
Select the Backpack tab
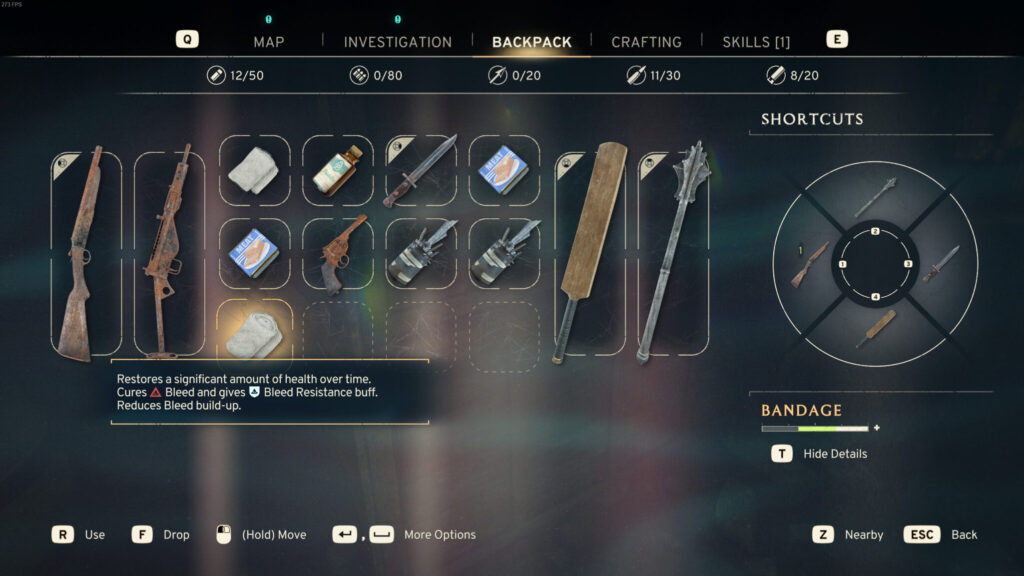pyautogui.click(x=532, y=42)
